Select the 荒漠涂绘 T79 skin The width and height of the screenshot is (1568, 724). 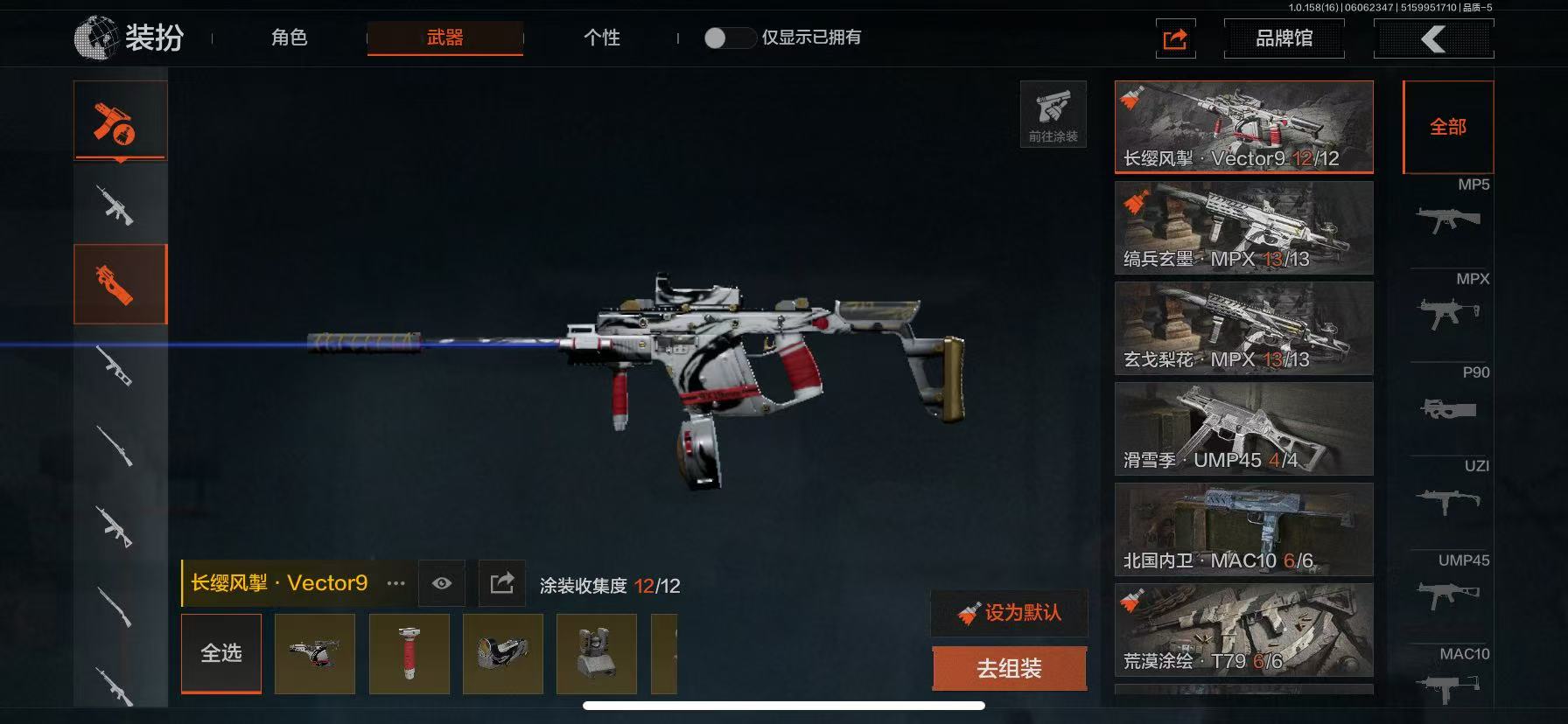tap(1243, 630)
